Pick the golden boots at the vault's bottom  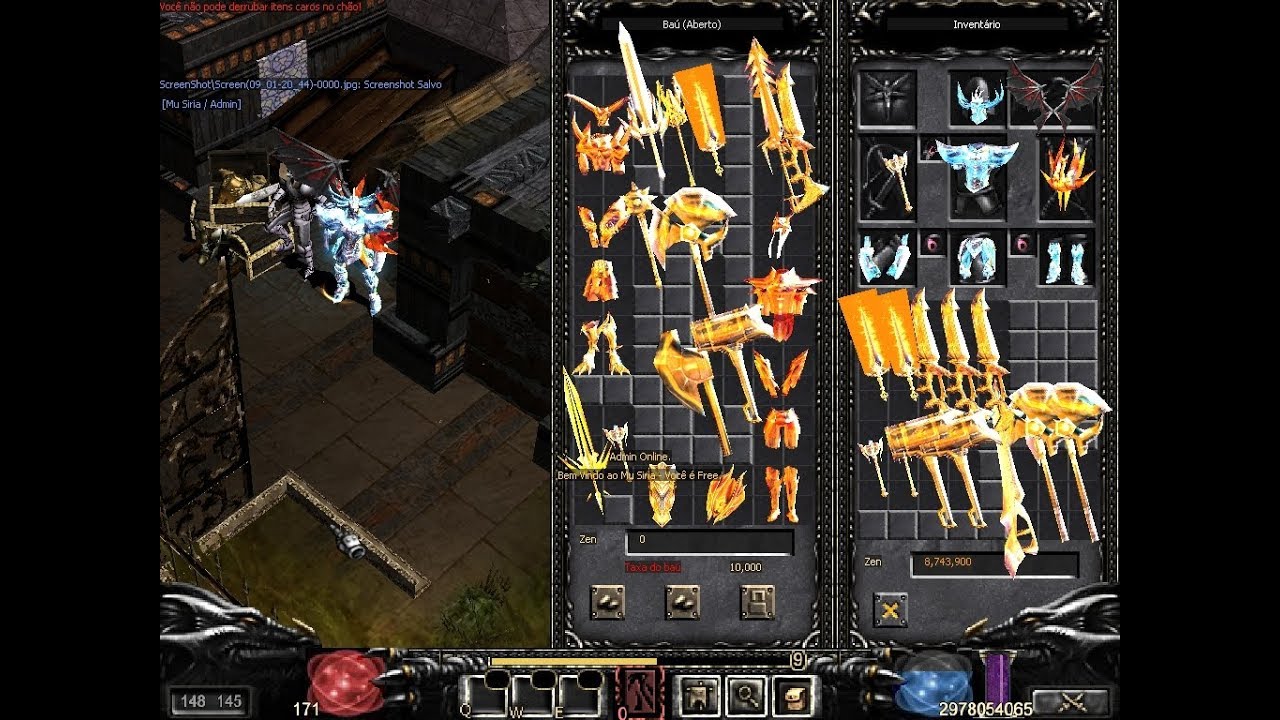[x=782, y=494]
